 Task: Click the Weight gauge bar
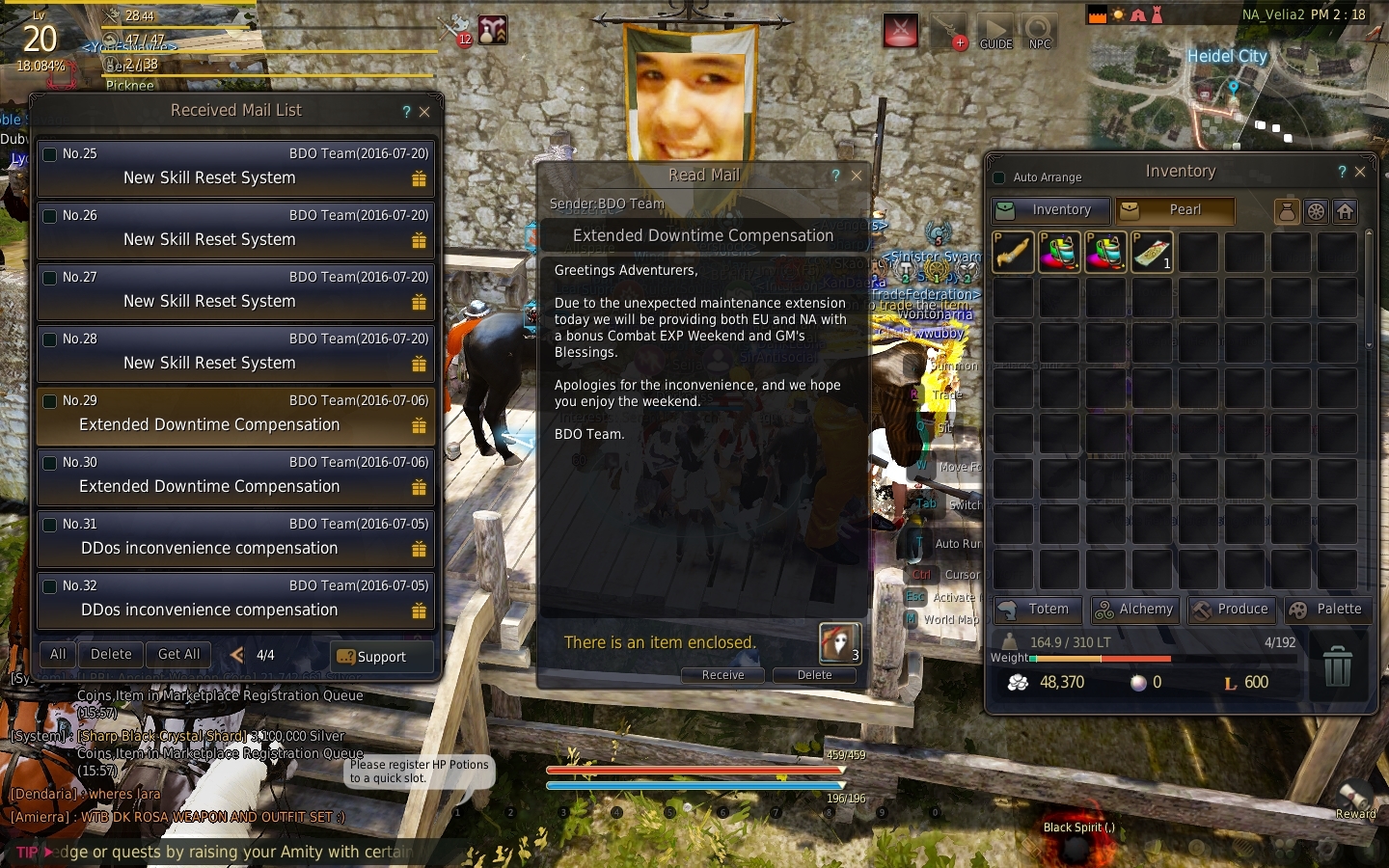[x=1100, y=660]
